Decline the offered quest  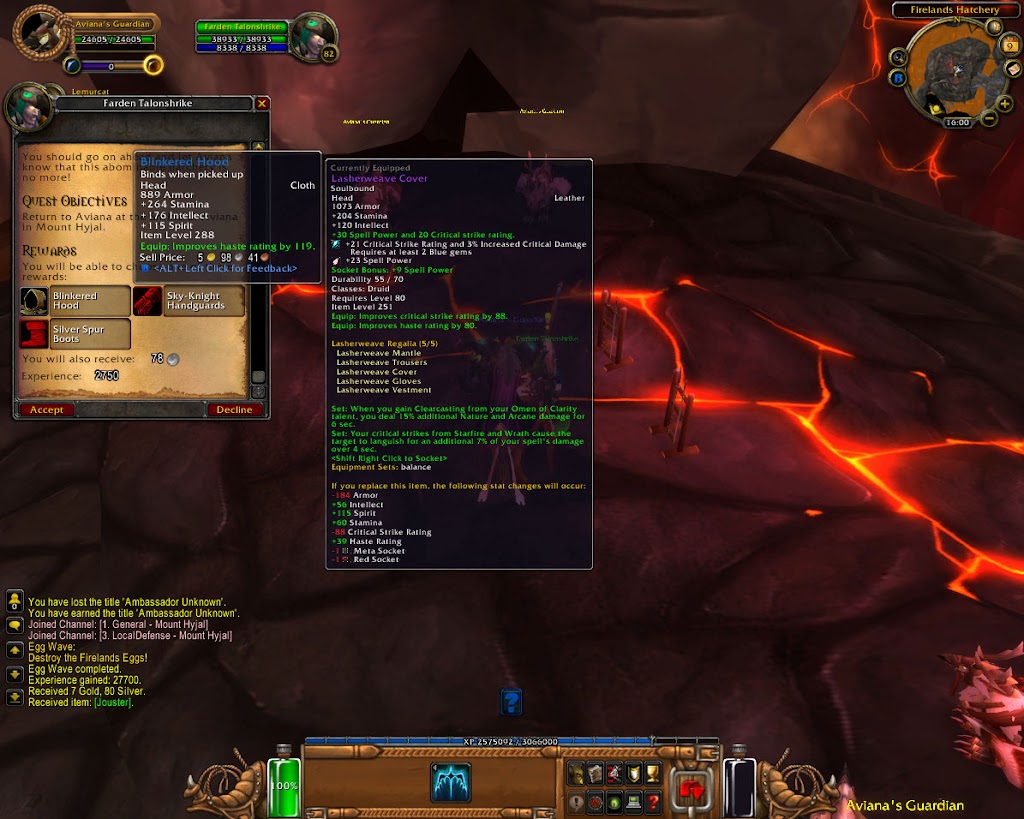click(x=234, y=410)
